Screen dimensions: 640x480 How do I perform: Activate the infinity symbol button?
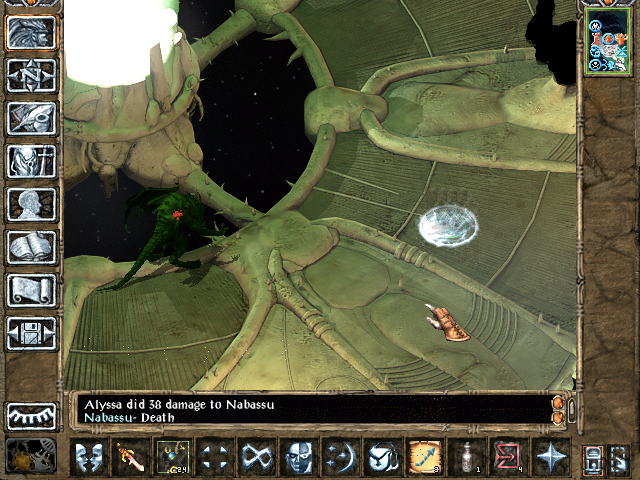[x=256, y=458]
